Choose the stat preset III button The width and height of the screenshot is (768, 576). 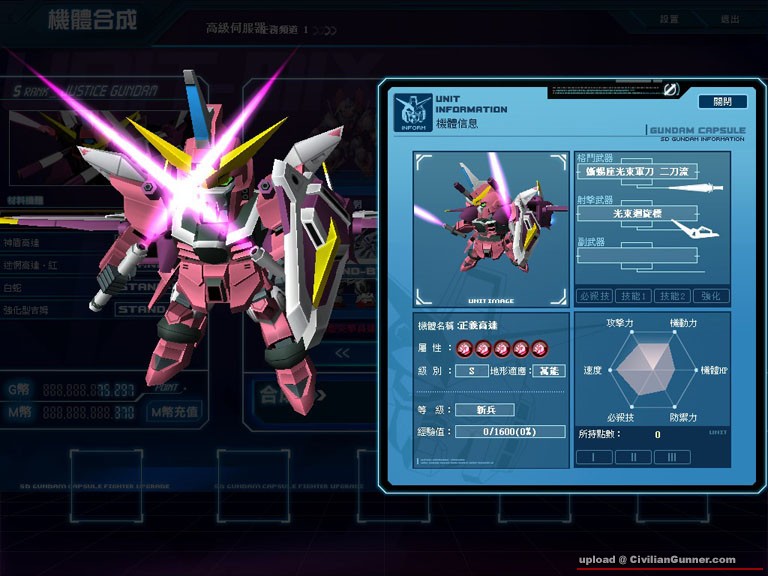click(672, 456)
